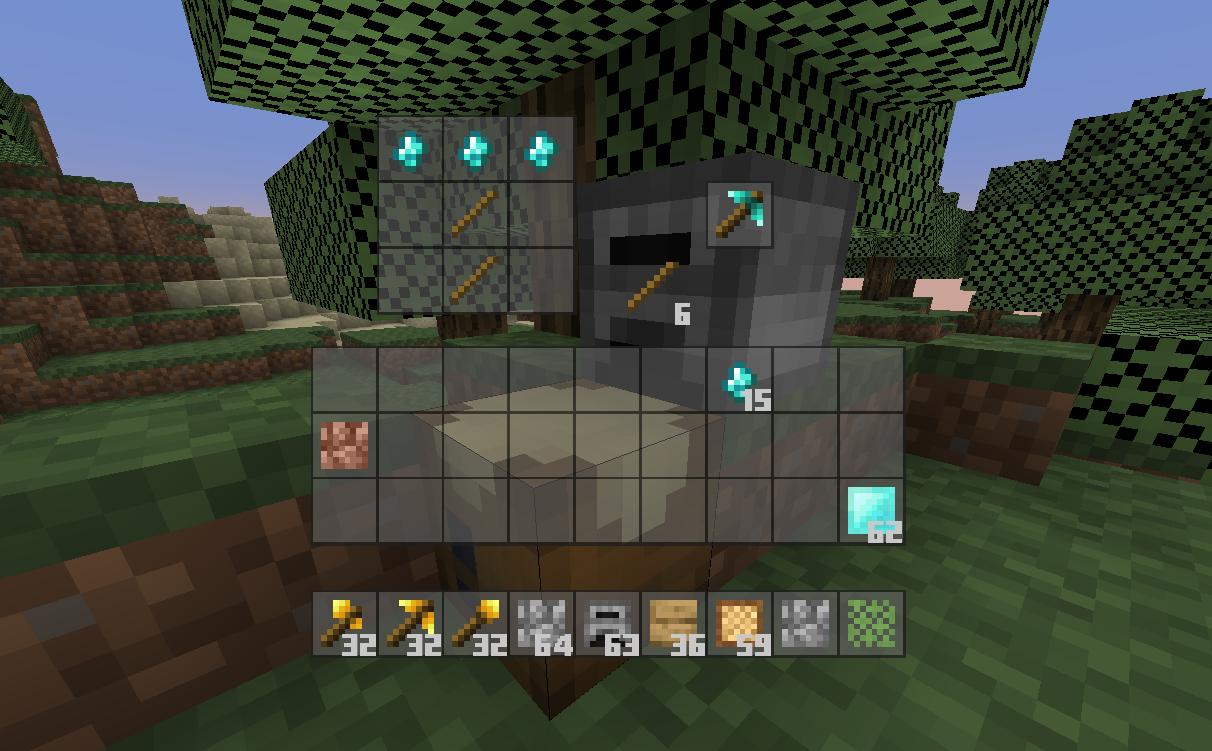Select the diamond block stack of 62

[x=871, y=511]
